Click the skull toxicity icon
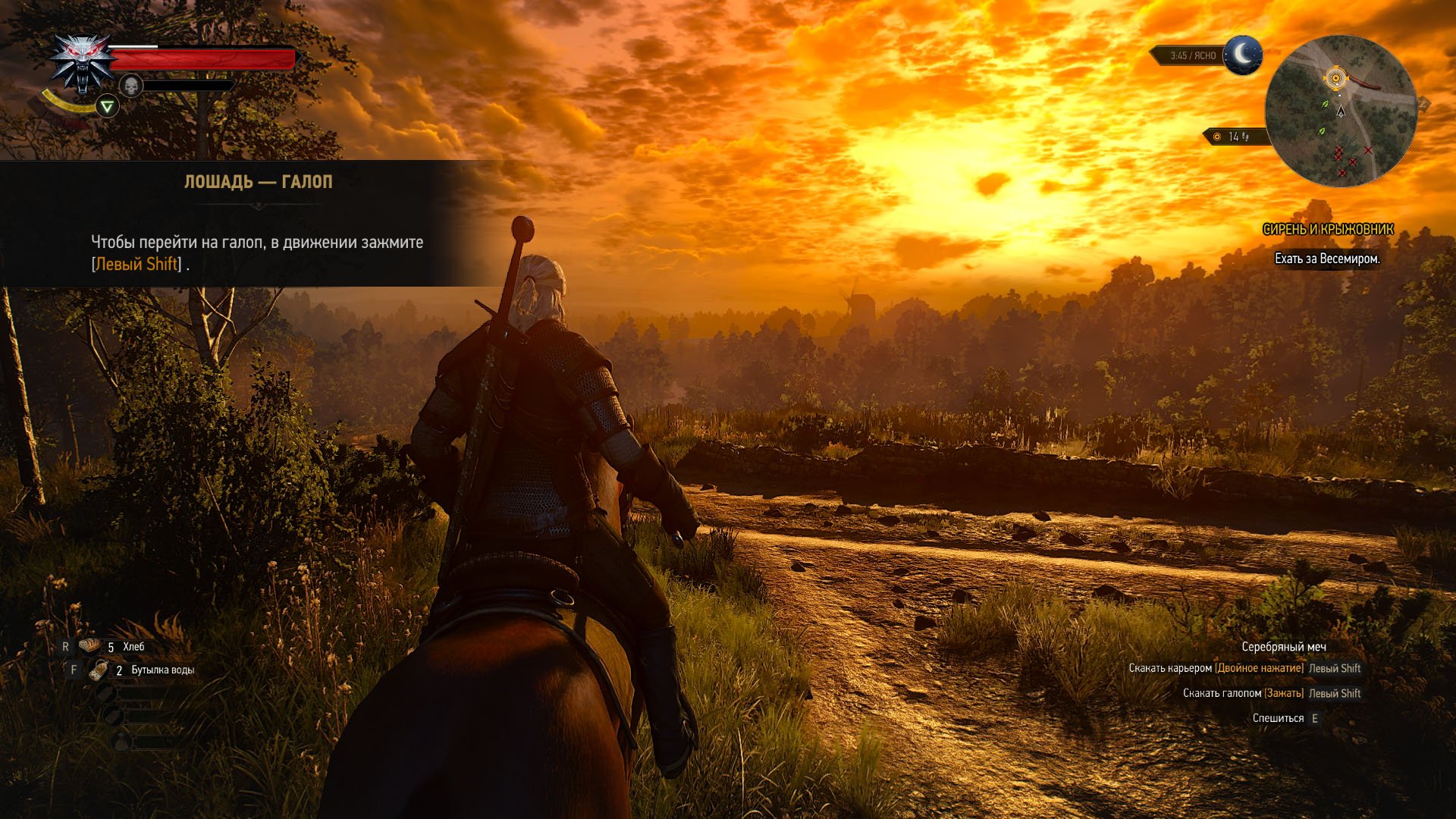 pos(131,86)
